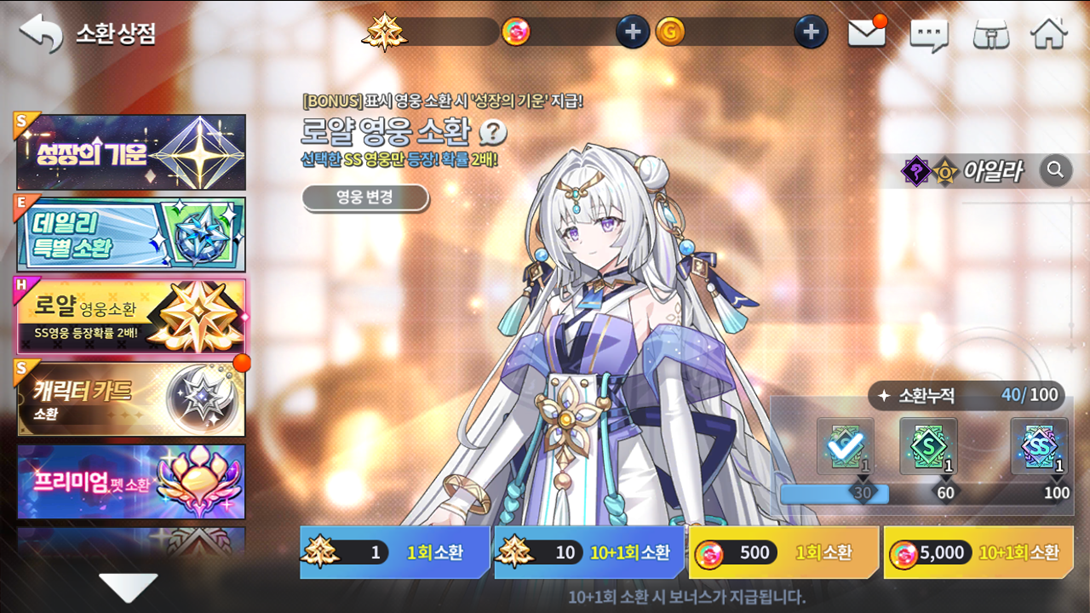Viewport: 1090px width, 613px height.
Task: Add more gold with the plus button
Action: 810,32
